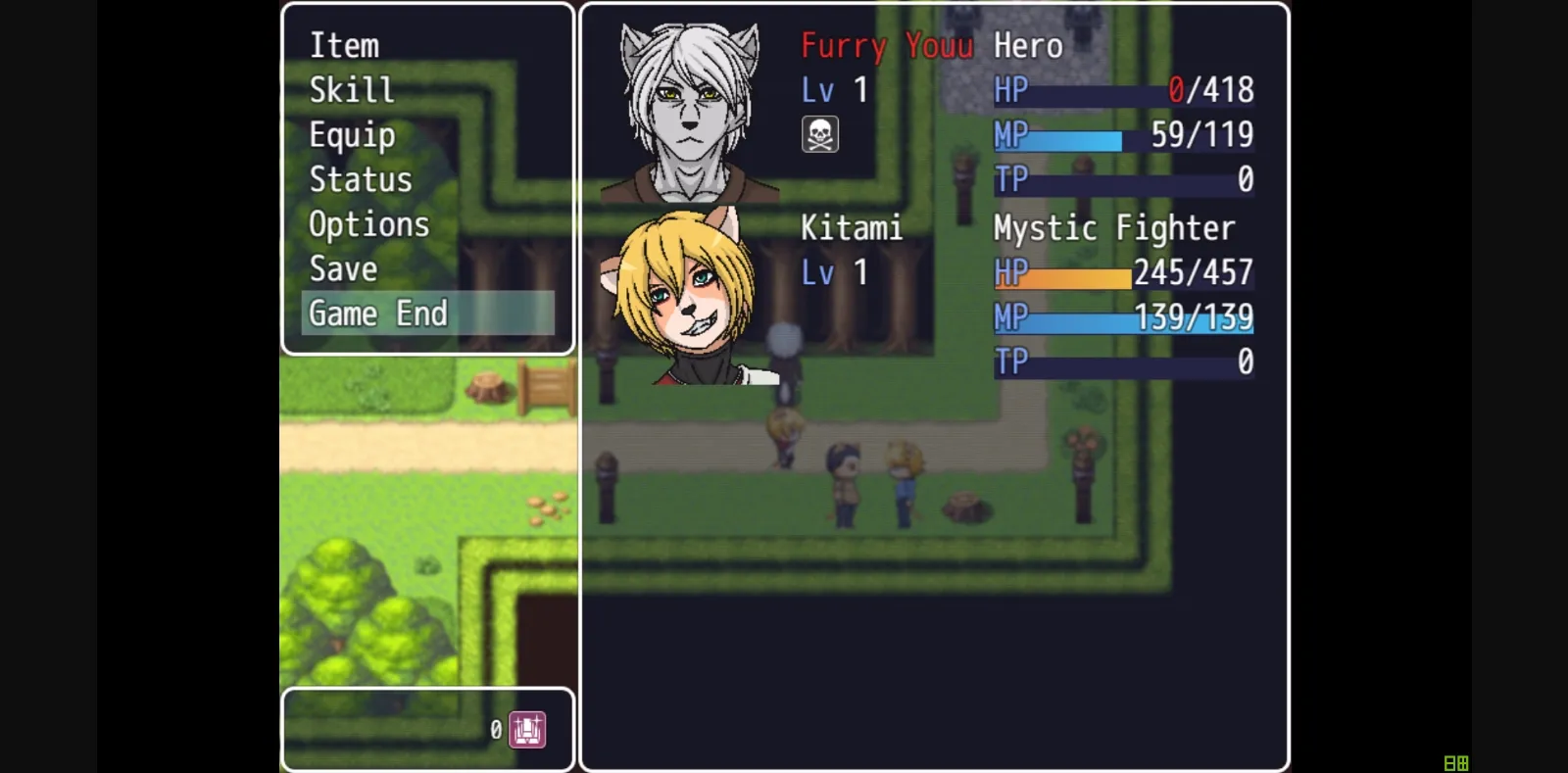Click the skull status icon on Furry Youu
Image resolution: width=1568 pixels, height=773 pixels.
[819, 133]
